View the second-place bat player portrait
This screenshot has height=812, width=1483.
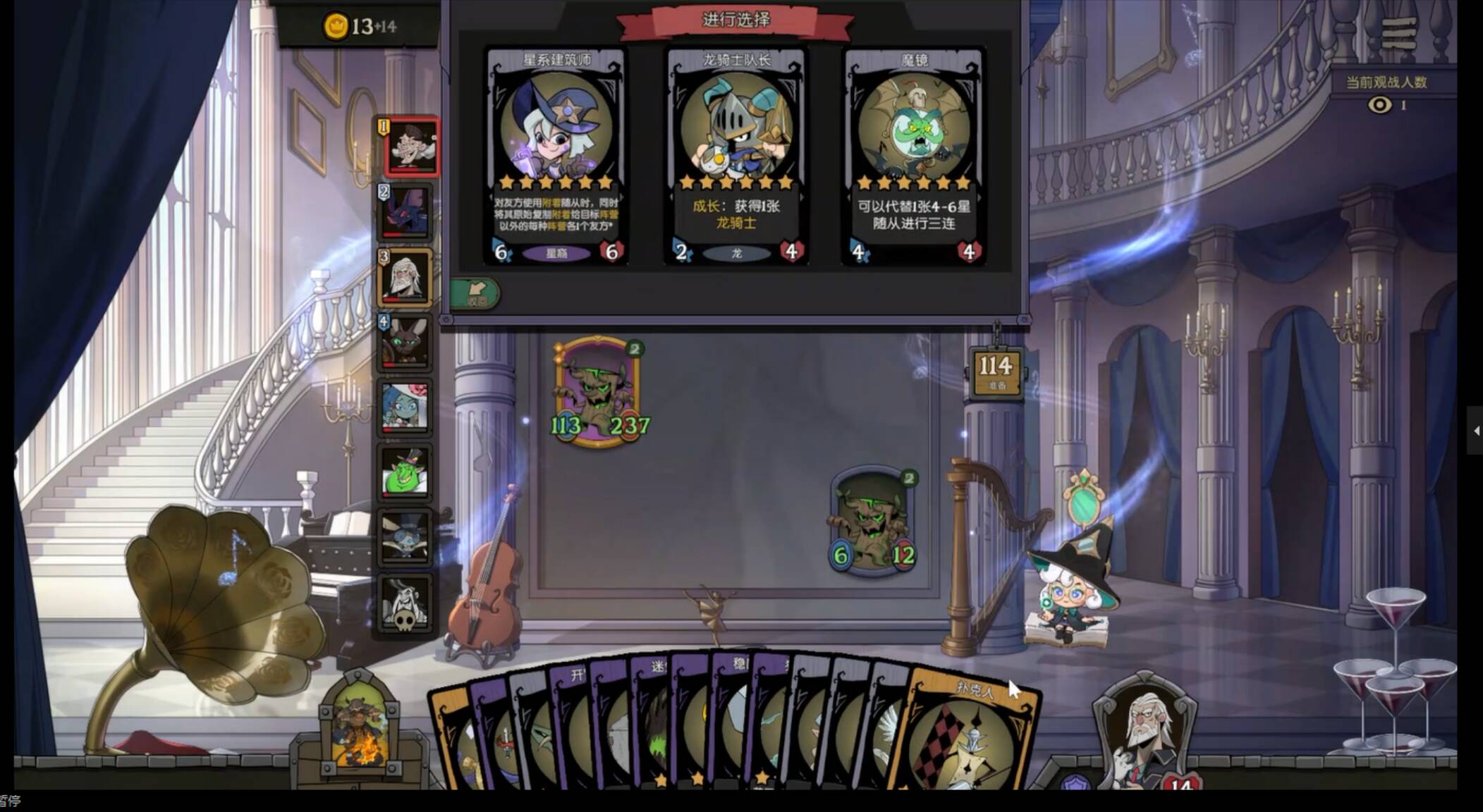click(x=405, y=212)
